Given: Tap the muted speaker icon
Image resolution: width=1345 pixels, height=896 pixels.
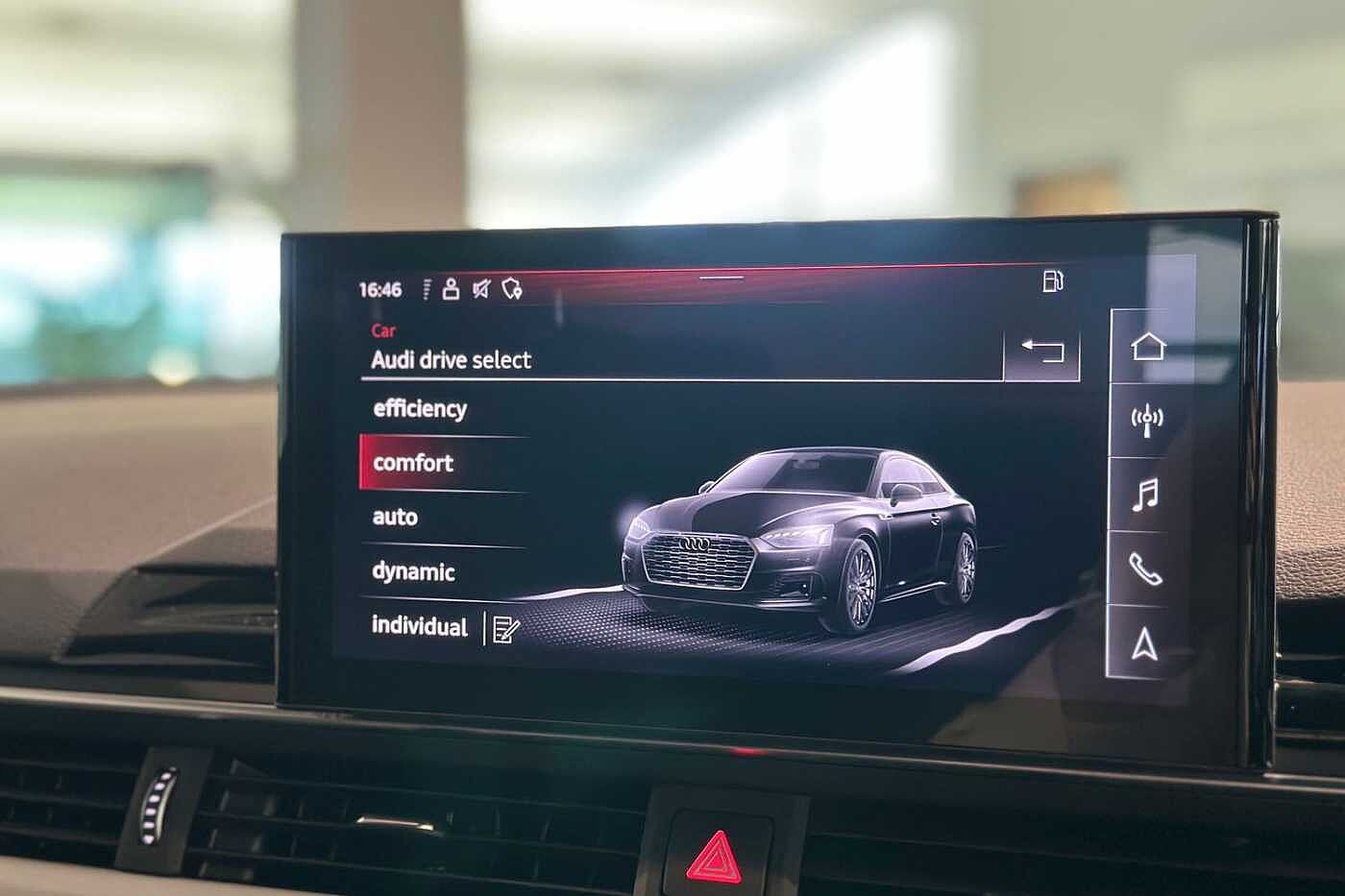Looking at the screenshot, I should 480,288.
